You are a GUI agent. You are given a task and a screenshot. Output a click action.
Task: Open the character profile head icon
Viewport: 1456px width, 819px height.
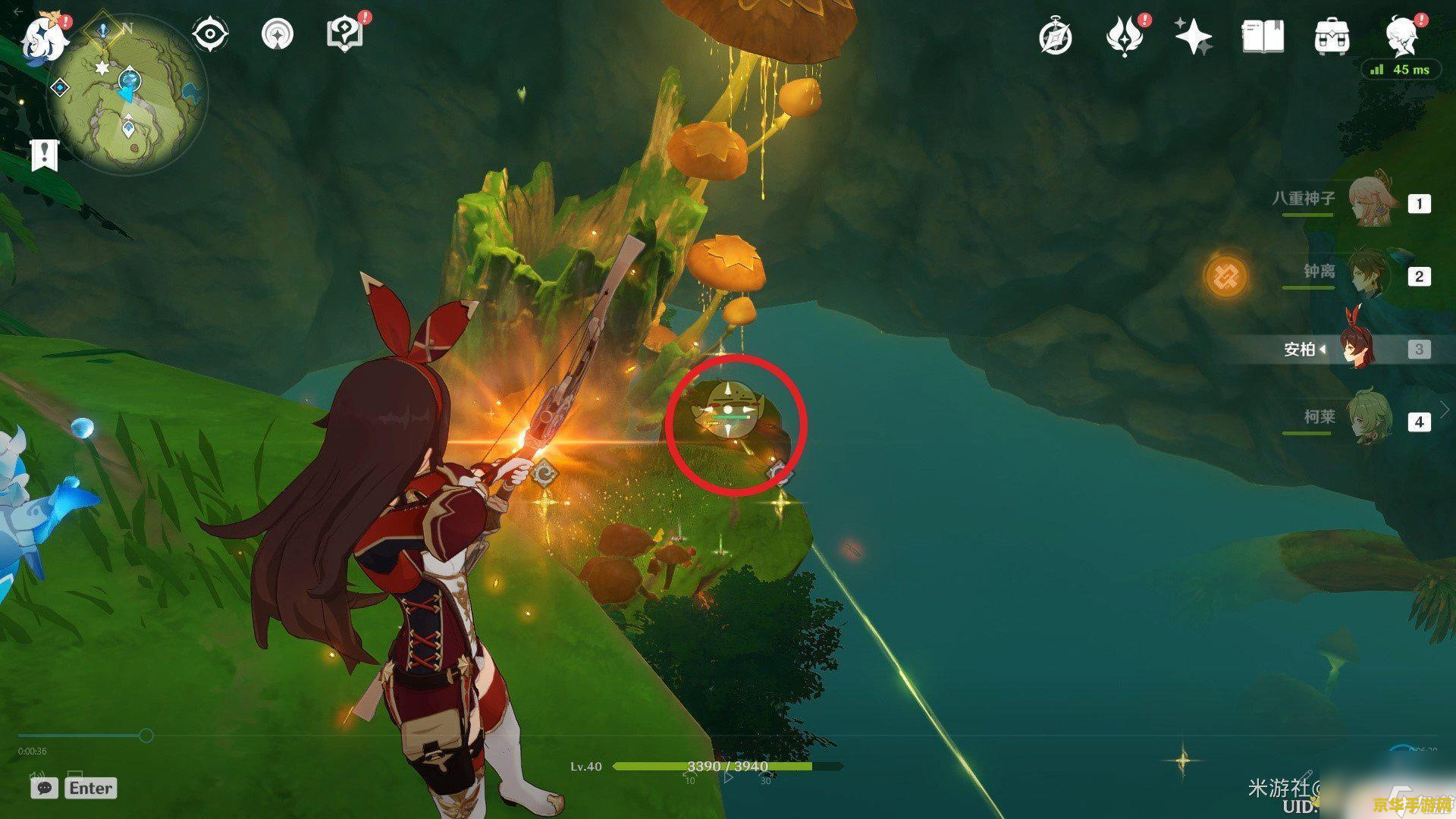1400,35
